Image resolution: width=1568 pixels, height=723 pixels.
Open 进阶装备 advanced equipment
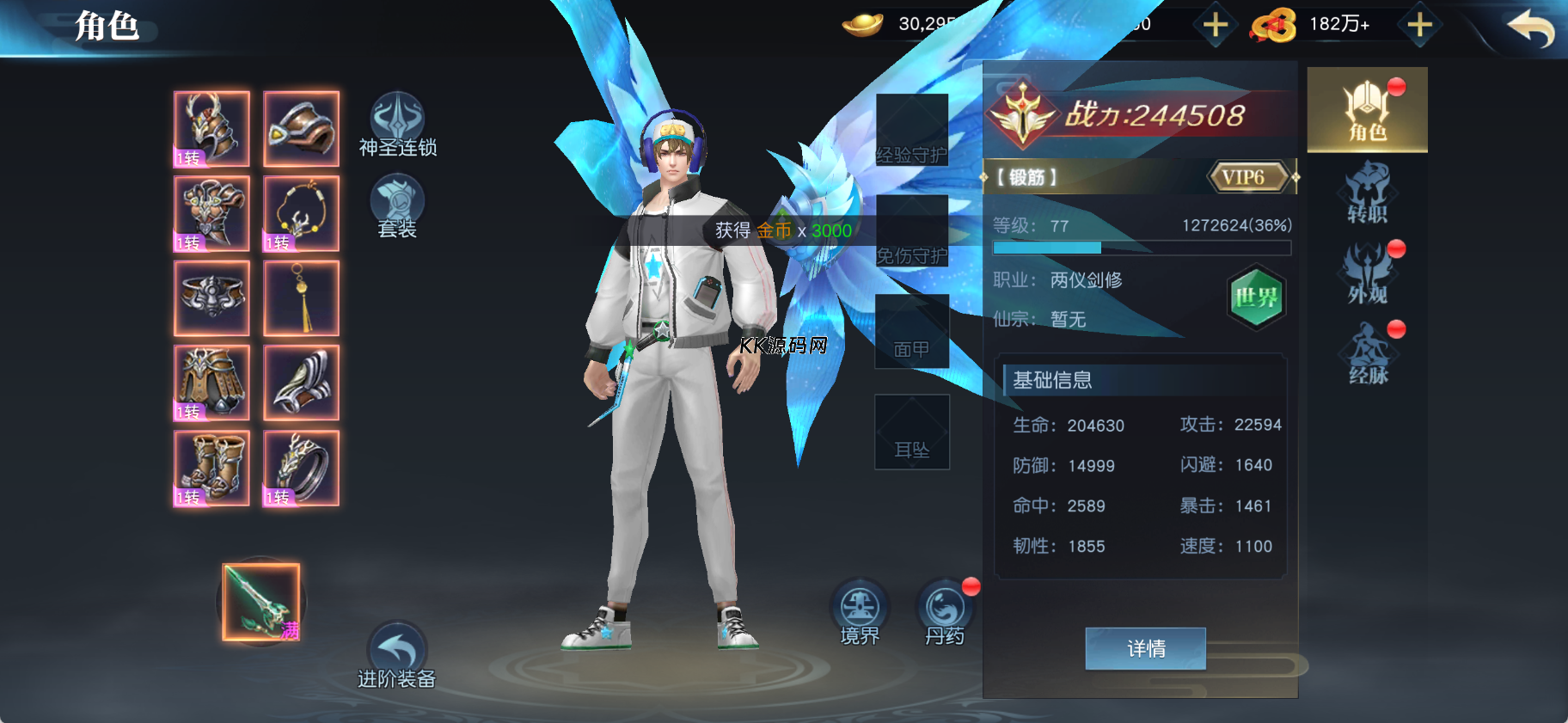[397, 655]
